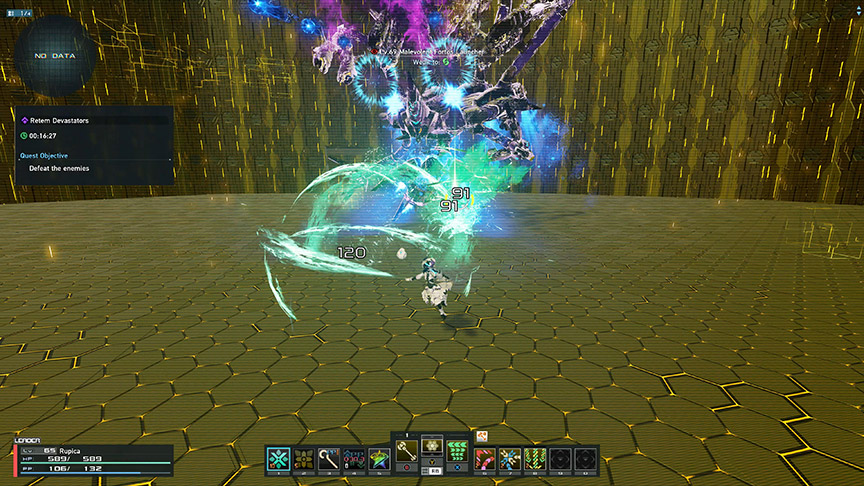This screenshot has height=486, width=864.
Task: Select the cyan cross skill slot
Action: click(x=279, y=459)
